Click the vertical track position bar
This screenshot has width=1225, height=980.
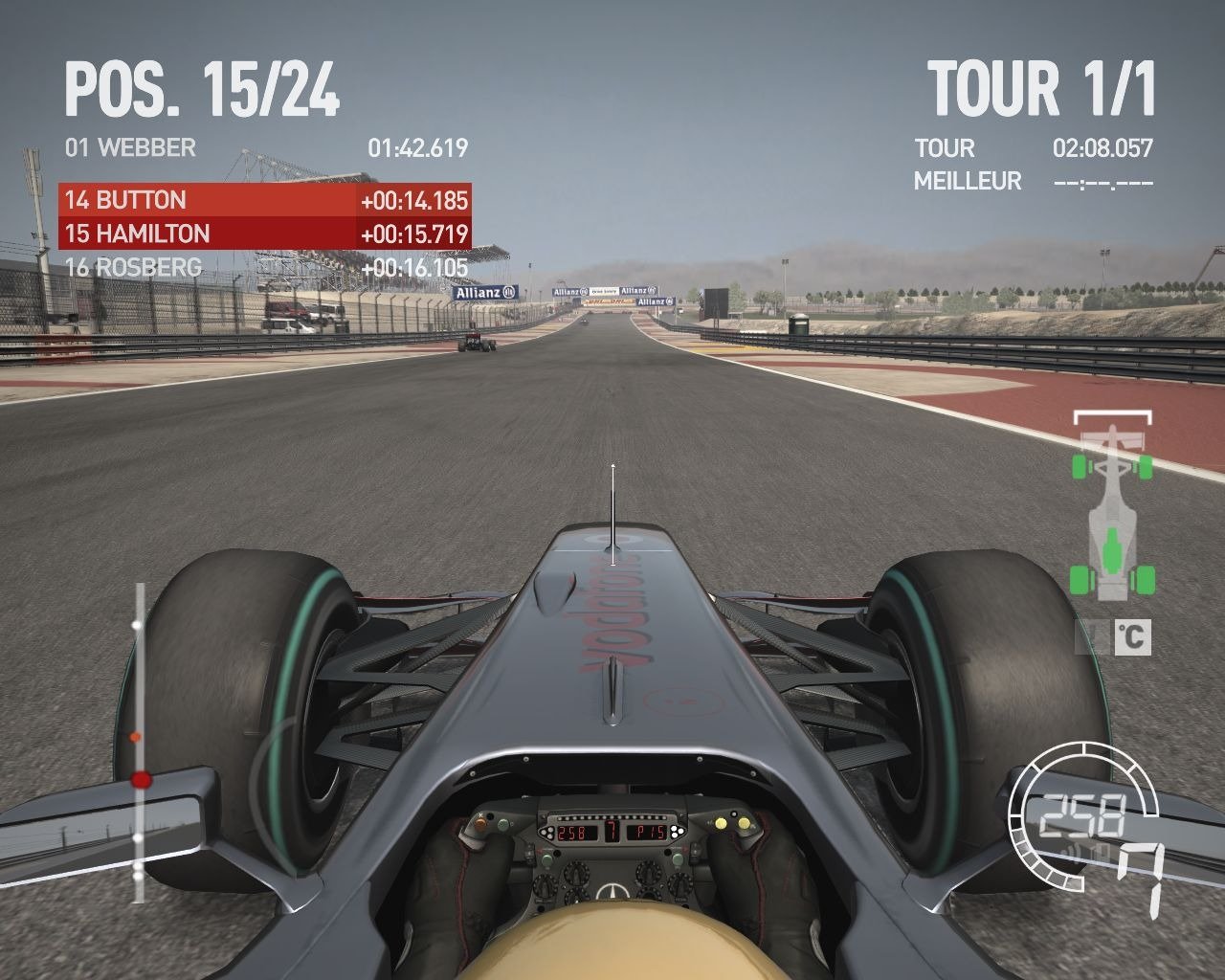coord(139,743)
